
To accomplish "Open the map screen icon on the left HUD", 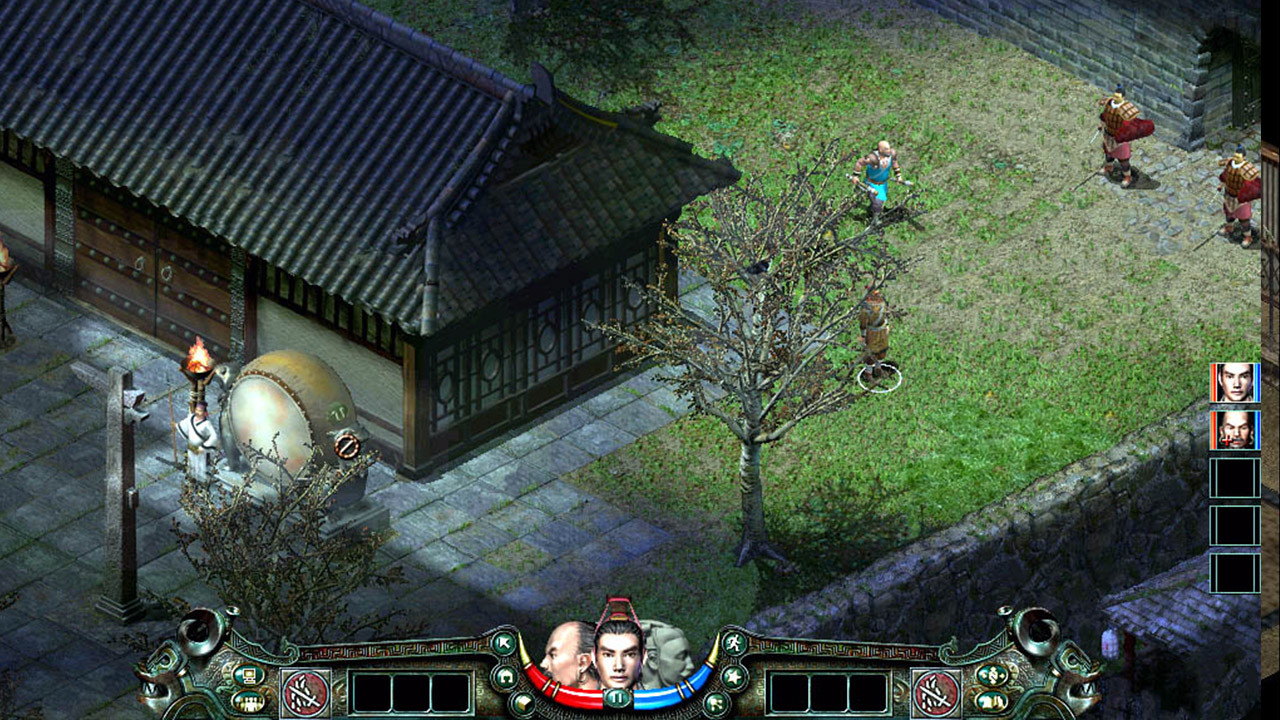I will pyautogui.click(x=250, y=676).
